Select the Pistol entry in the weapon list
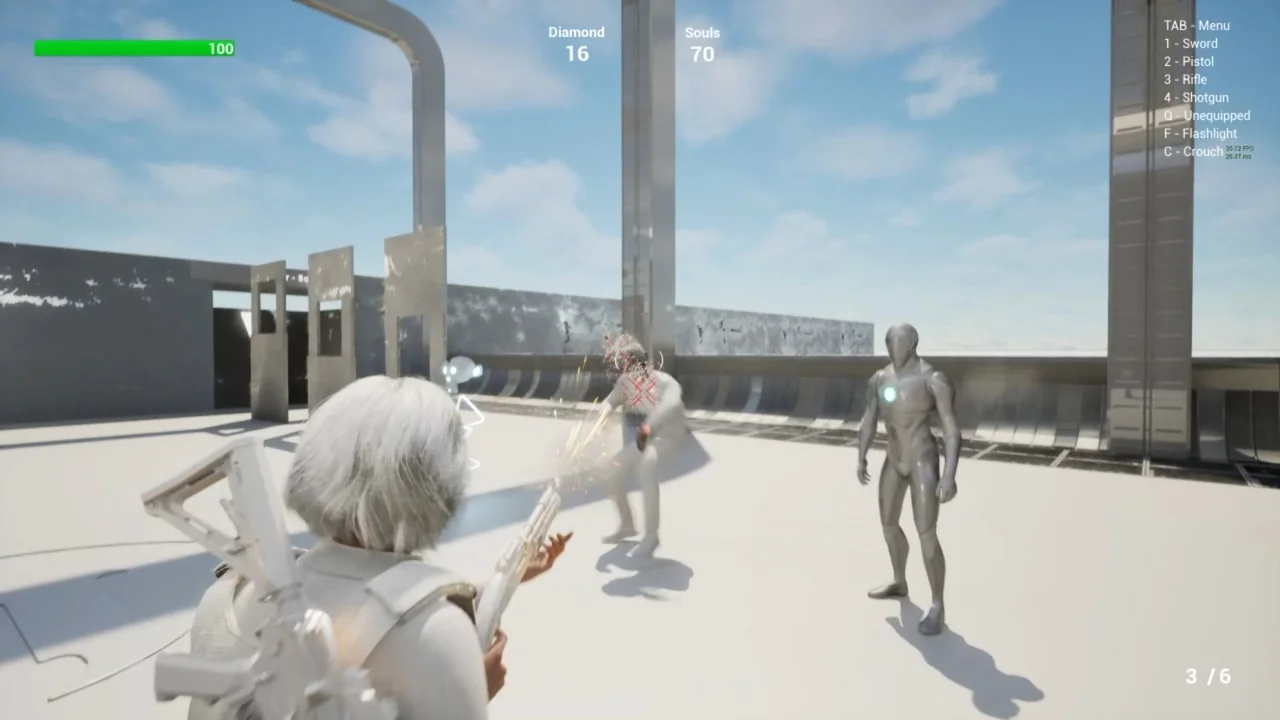The image size is (1280, 720). [x=1189, y=61]
